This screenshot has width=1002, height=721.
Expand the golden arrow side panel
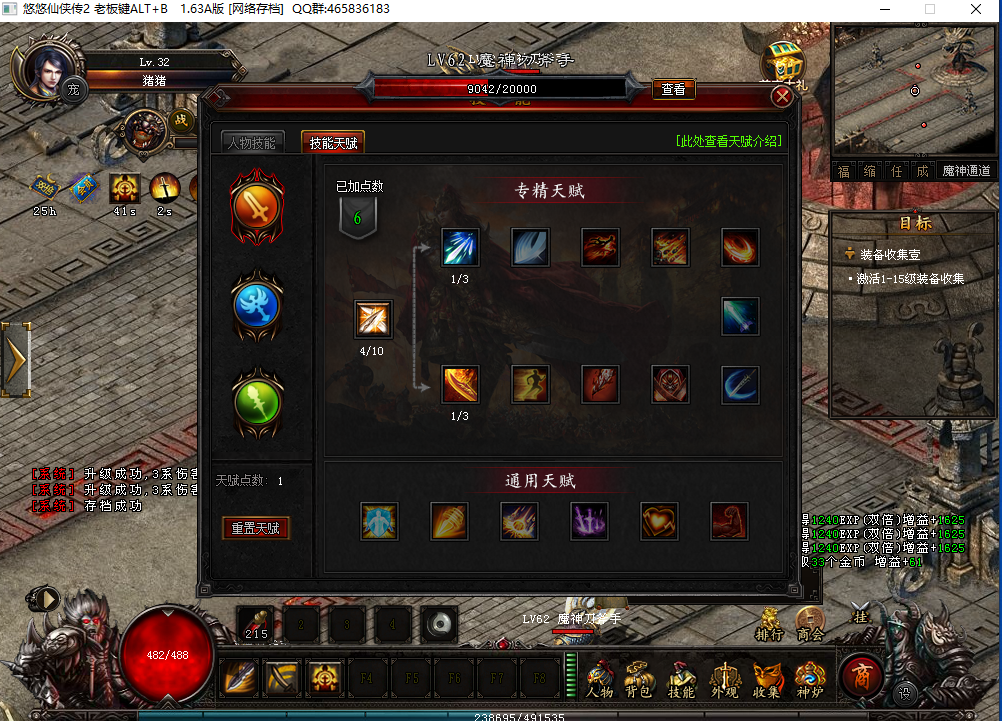pyautogui.click(x=17, y=355)
